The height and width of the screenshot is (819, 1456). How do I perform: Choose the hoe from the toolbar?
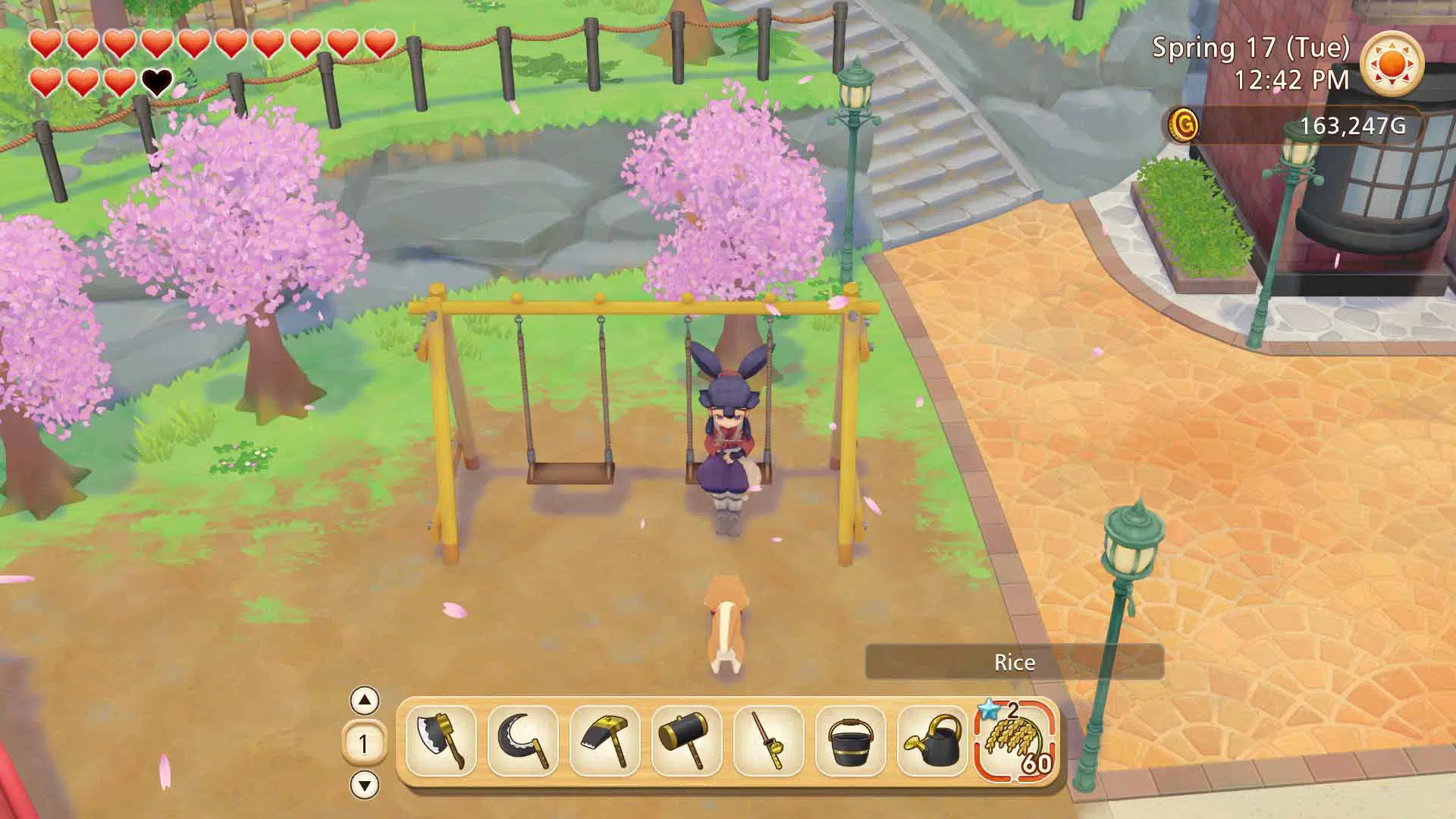604,741
